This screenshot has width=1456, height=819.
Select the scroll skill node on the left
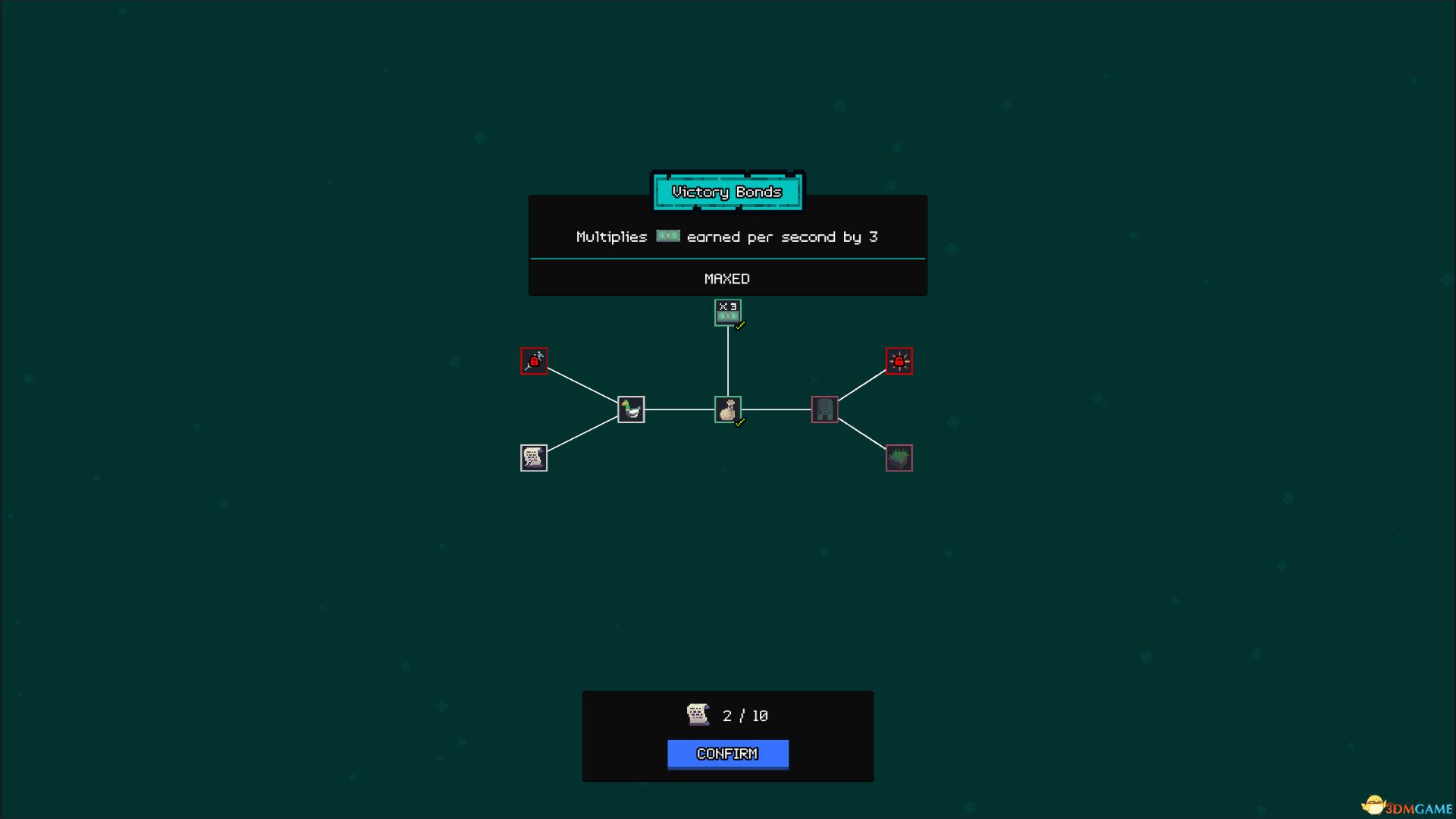click(533, 457)
